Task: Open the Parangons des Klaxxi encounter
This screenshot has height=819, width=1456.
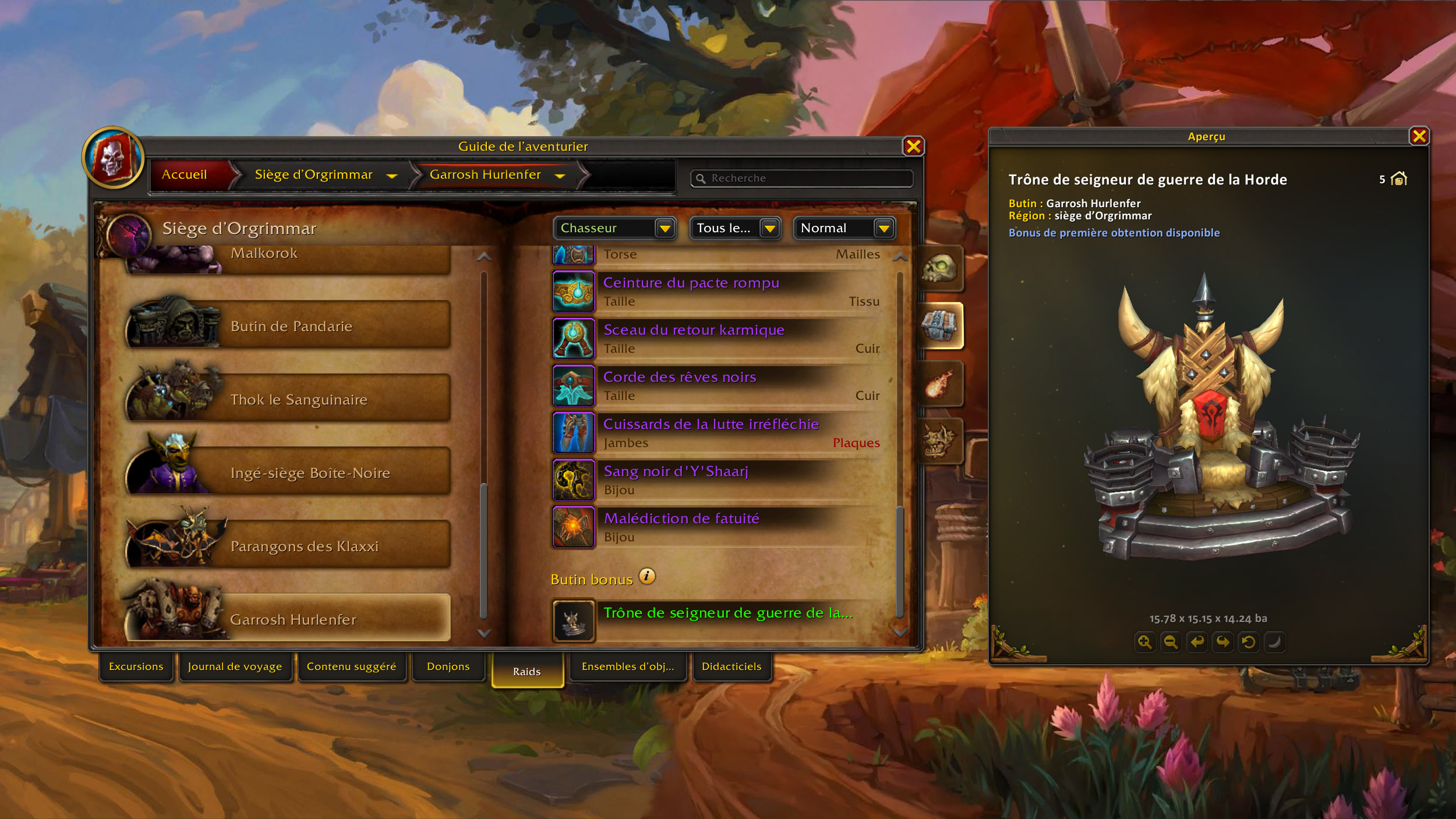Action: pos(304,547)
